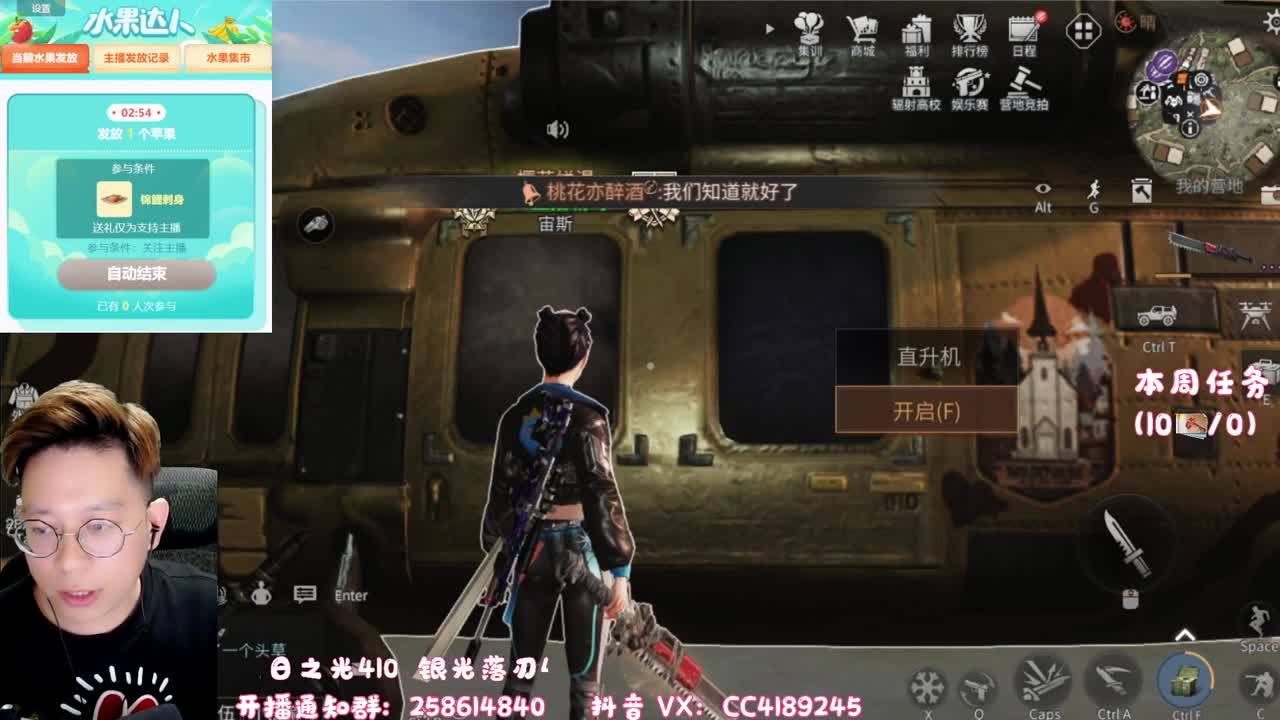Viewport: 1280px width, 720px height.
Task: Switch to the 水果集市 tab
Action: click(230, 58)
